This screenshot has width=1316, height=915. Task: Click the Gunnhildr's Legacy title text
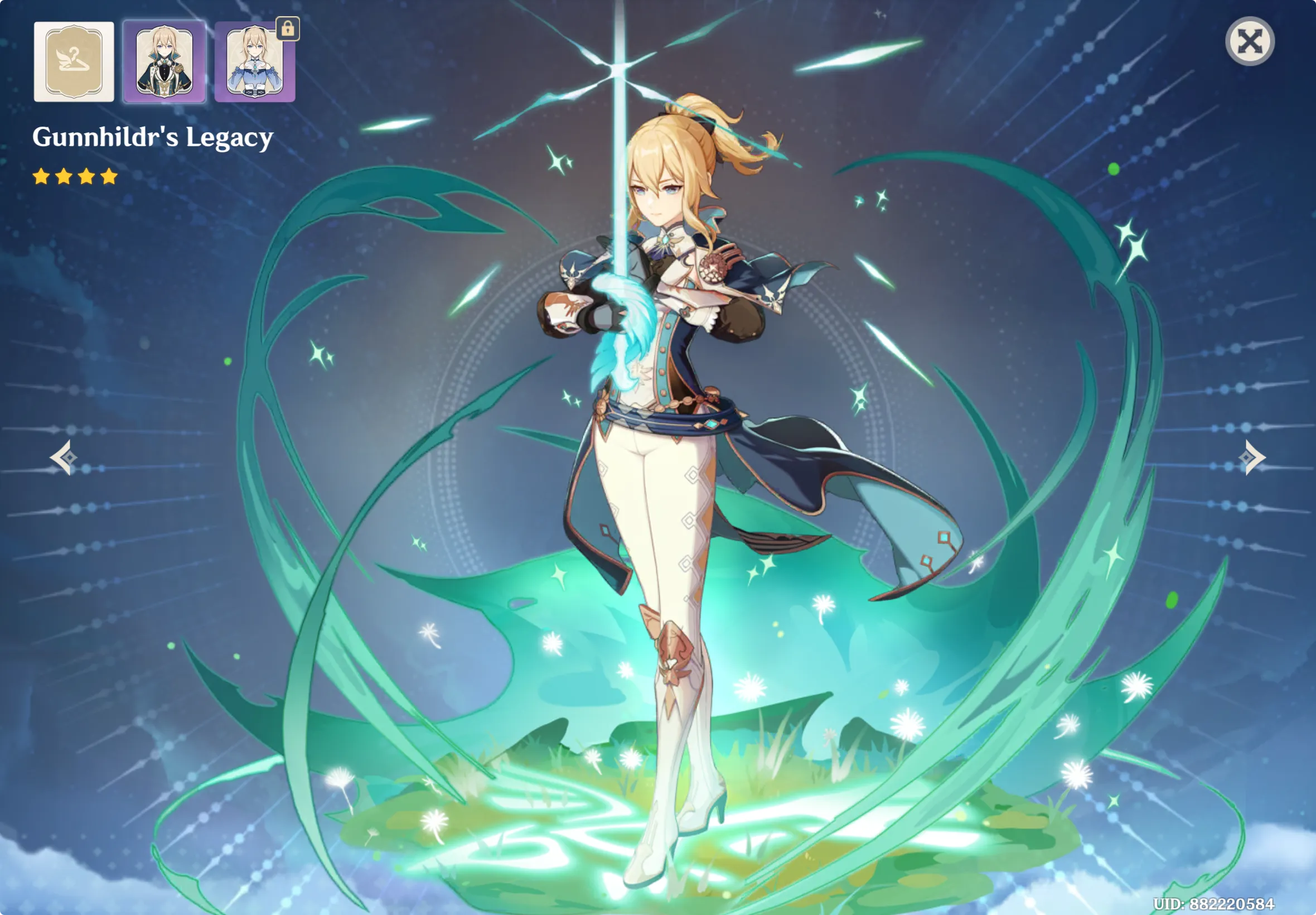[153, 137]
